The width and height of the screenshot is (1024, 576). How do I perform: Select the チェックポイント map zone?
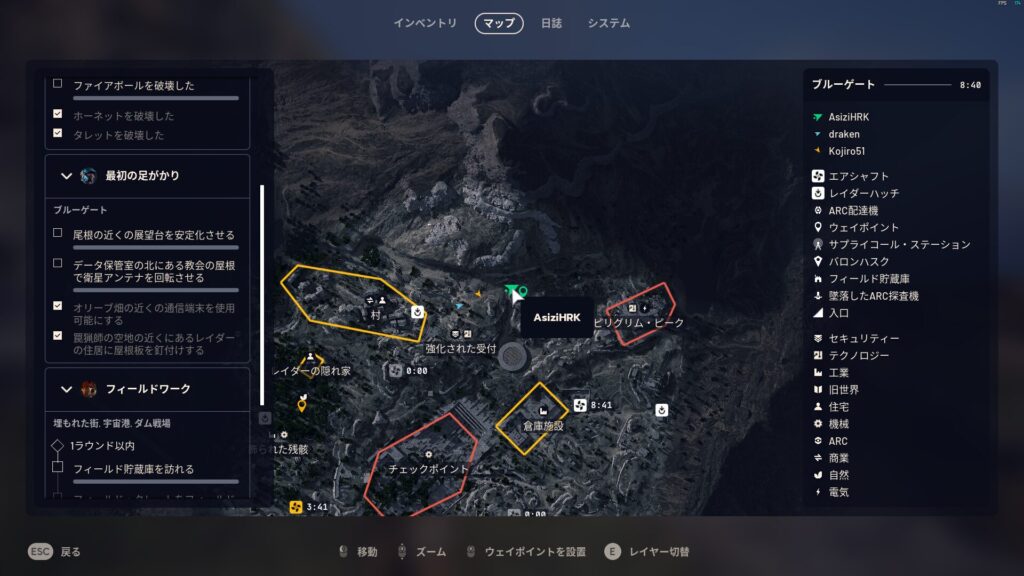(428, 468)
